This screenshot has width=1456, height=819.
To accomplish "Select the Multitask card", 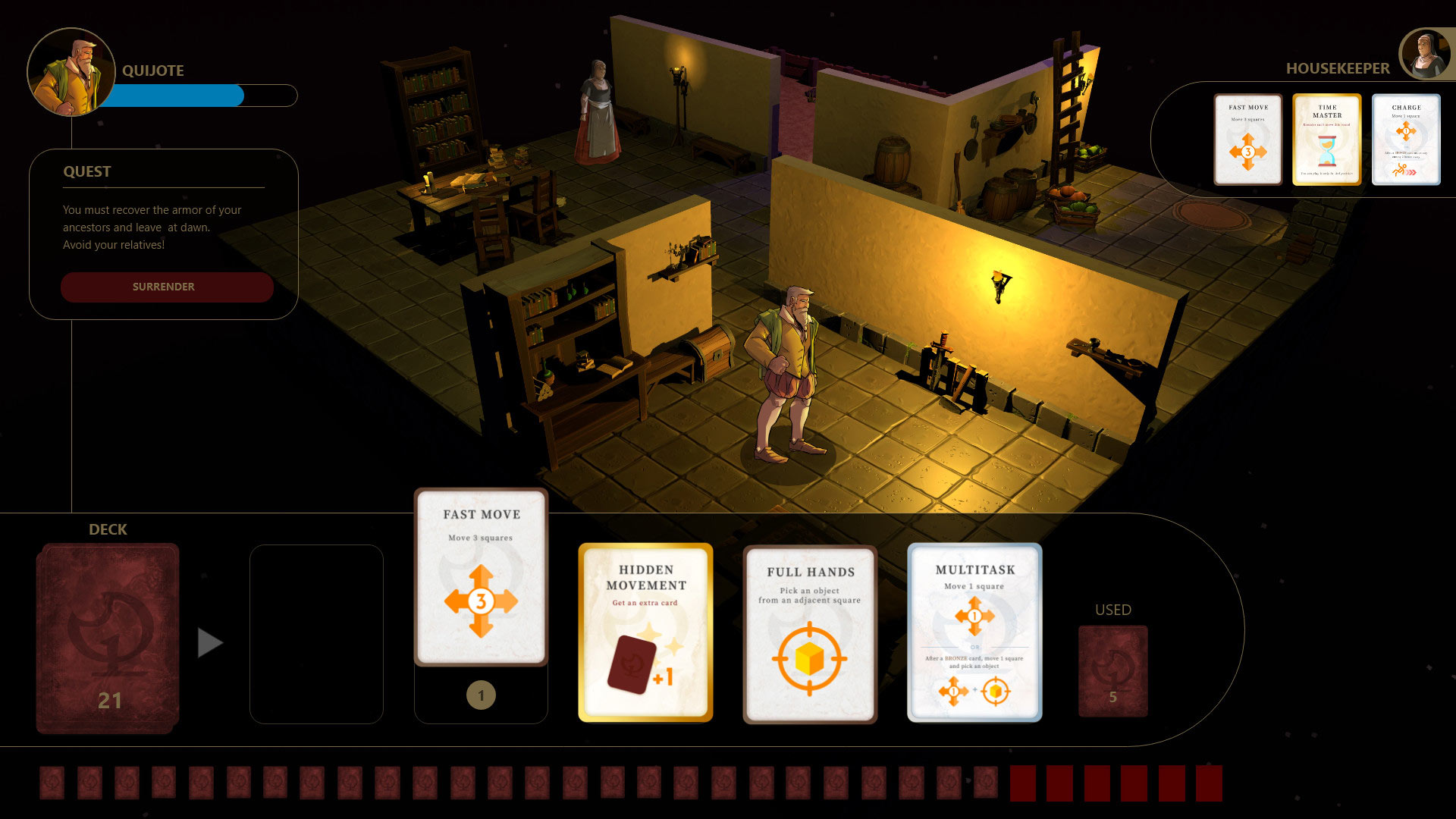I will 974,632.
